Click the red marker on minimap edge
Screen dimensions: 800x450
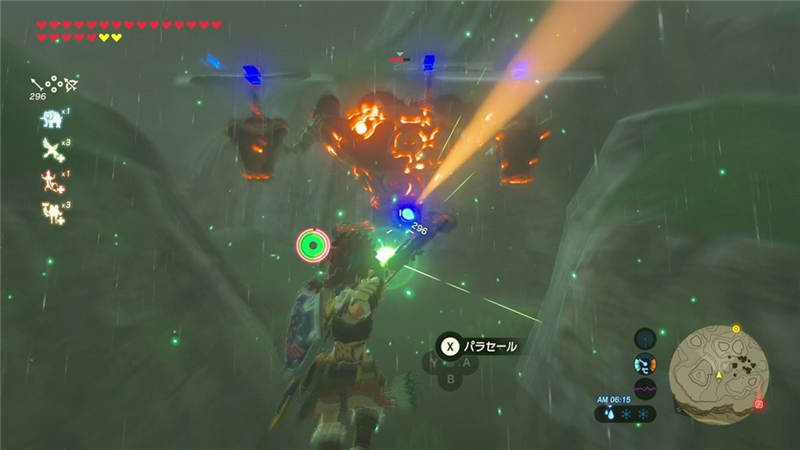point(759,403)
